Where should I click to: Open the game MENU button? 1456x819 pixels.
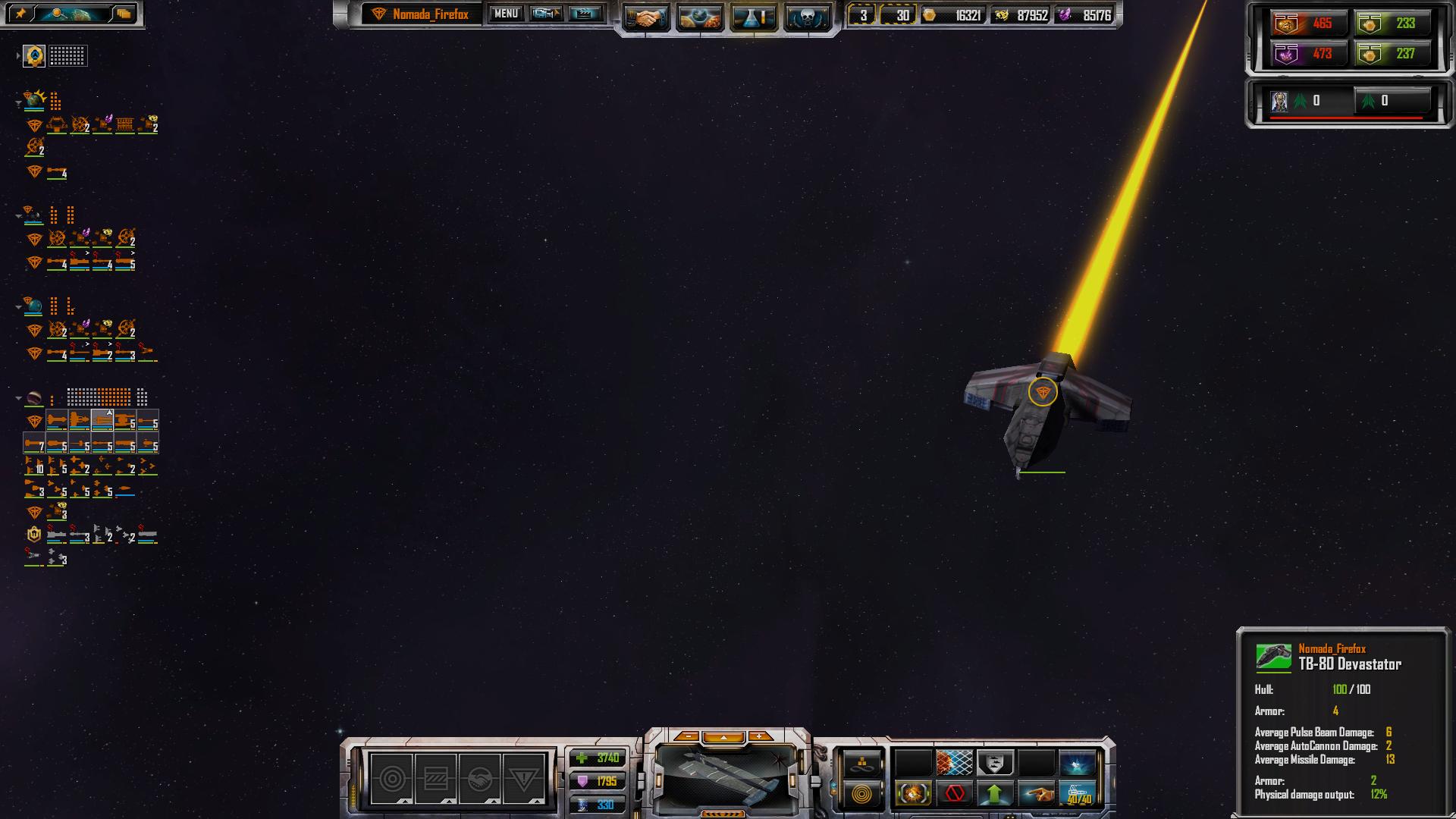point(506,14)
